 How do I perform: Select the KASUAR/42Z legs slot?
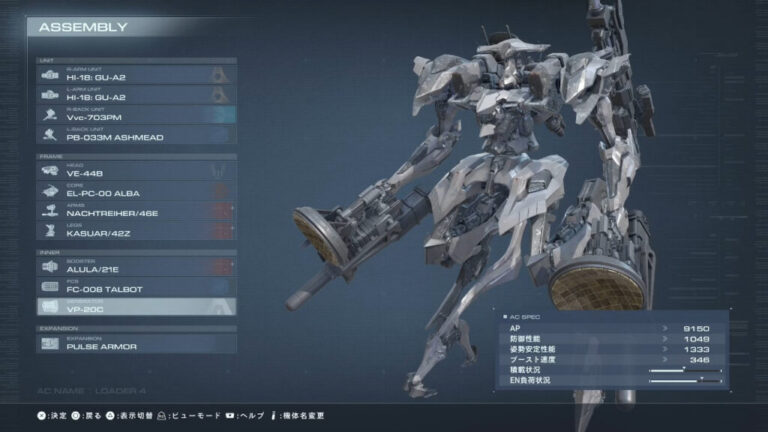coord(137,230)
